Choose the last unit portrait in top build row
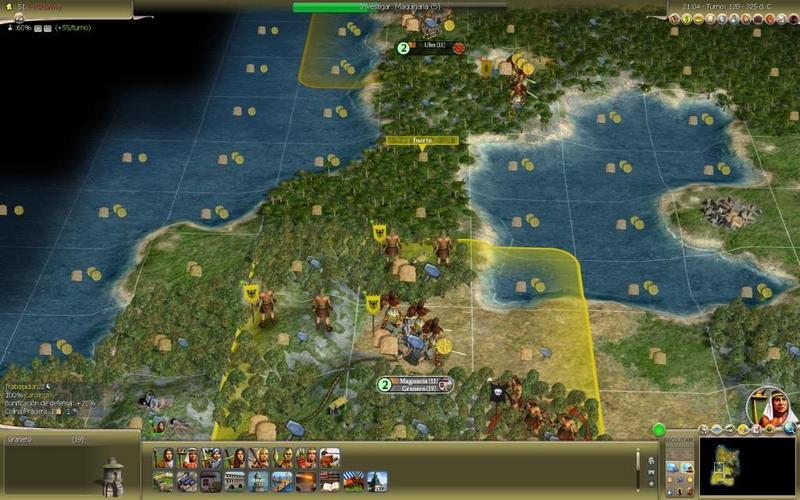Screen dimensions: 800x500 click(330, 457)
